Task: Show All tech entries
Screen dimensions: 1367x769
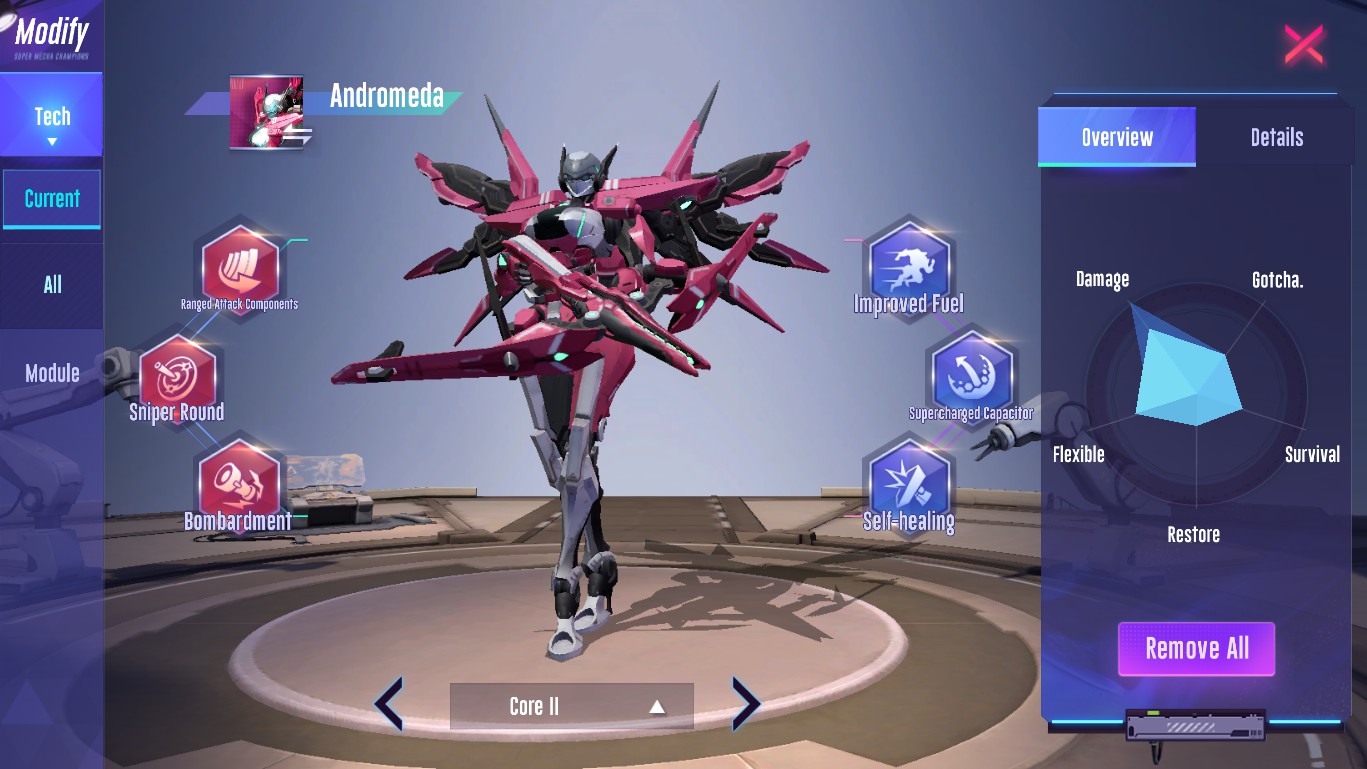Action: pyautogui.click(x=52, y=285)
